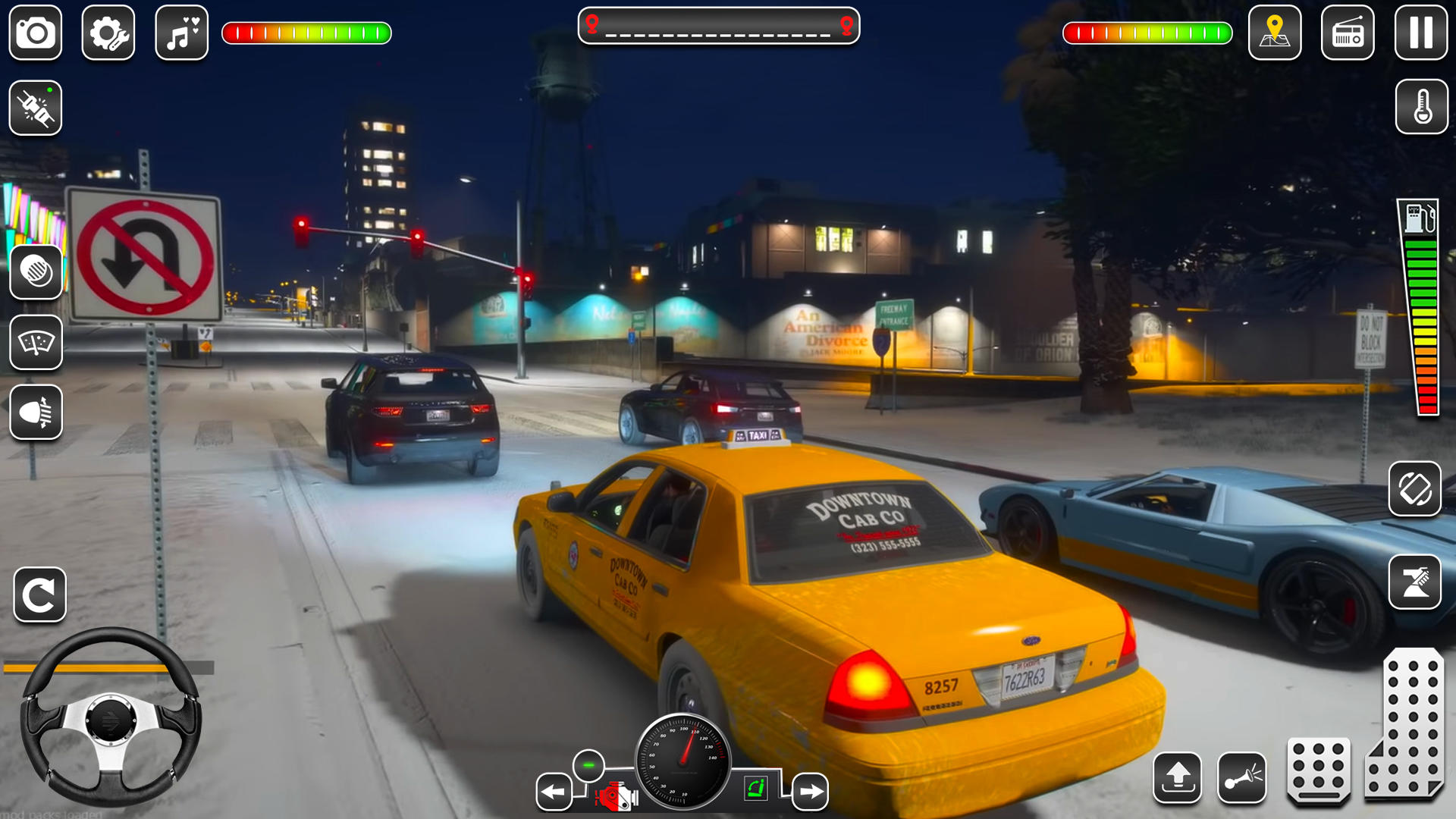Open the map navigation pin icon

pyautogui.click(x=1275, y=33)
